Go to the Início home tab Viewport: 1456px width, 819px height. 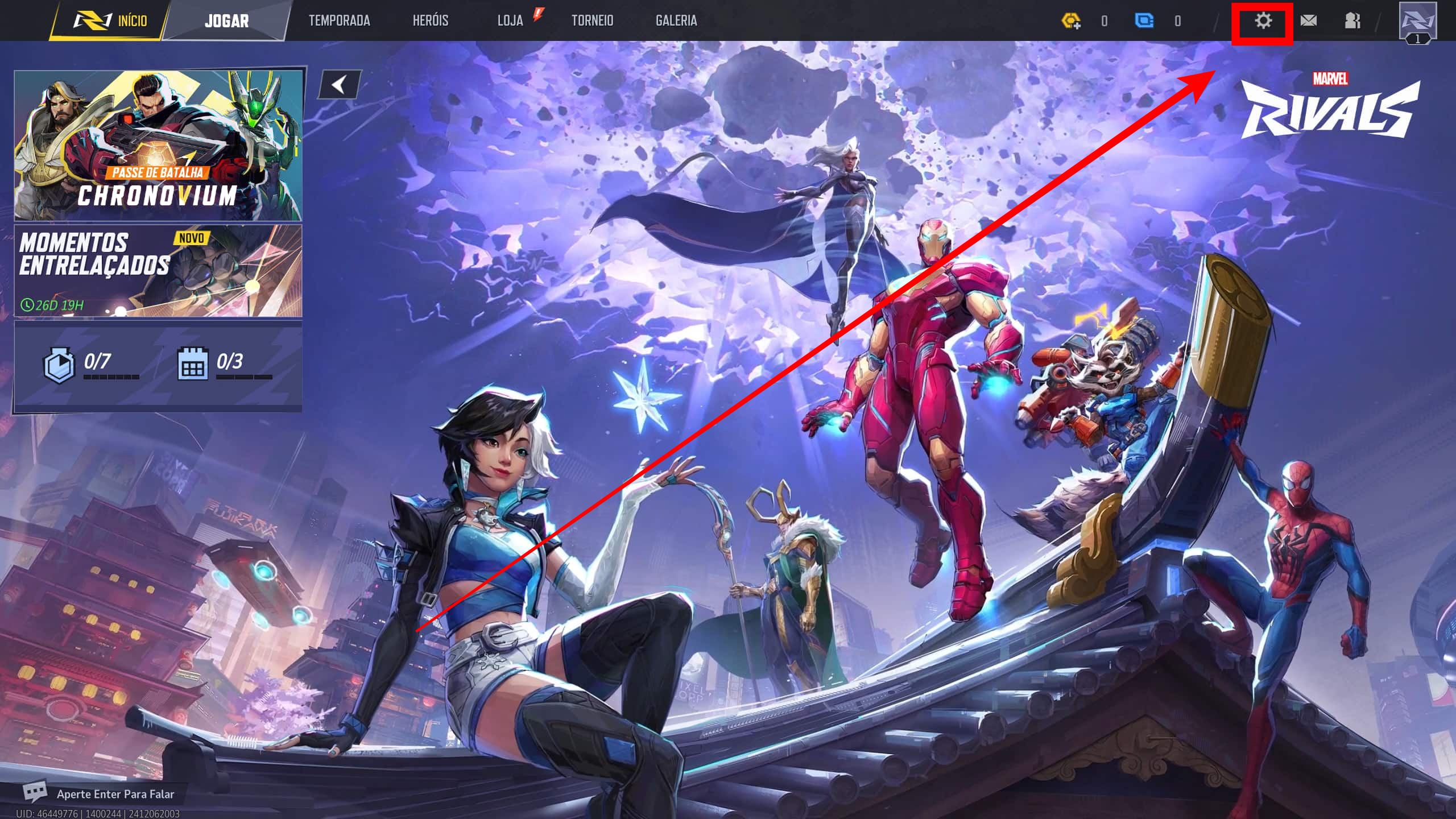click(111, 21)
